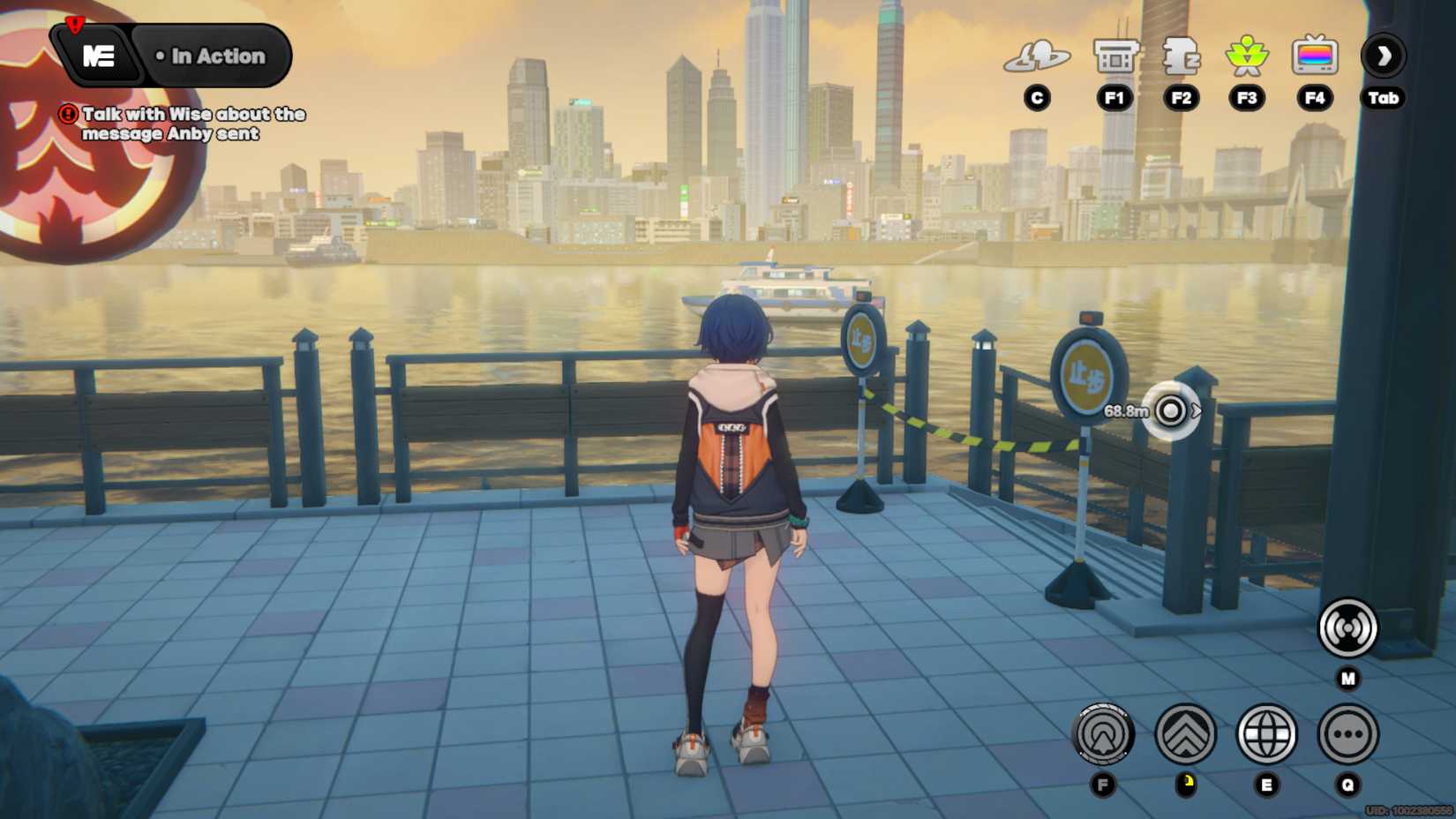1456x819 pixels.
Task: Click the 68.8m quest waypoint marker
Action: click(x=1170, y=410)
